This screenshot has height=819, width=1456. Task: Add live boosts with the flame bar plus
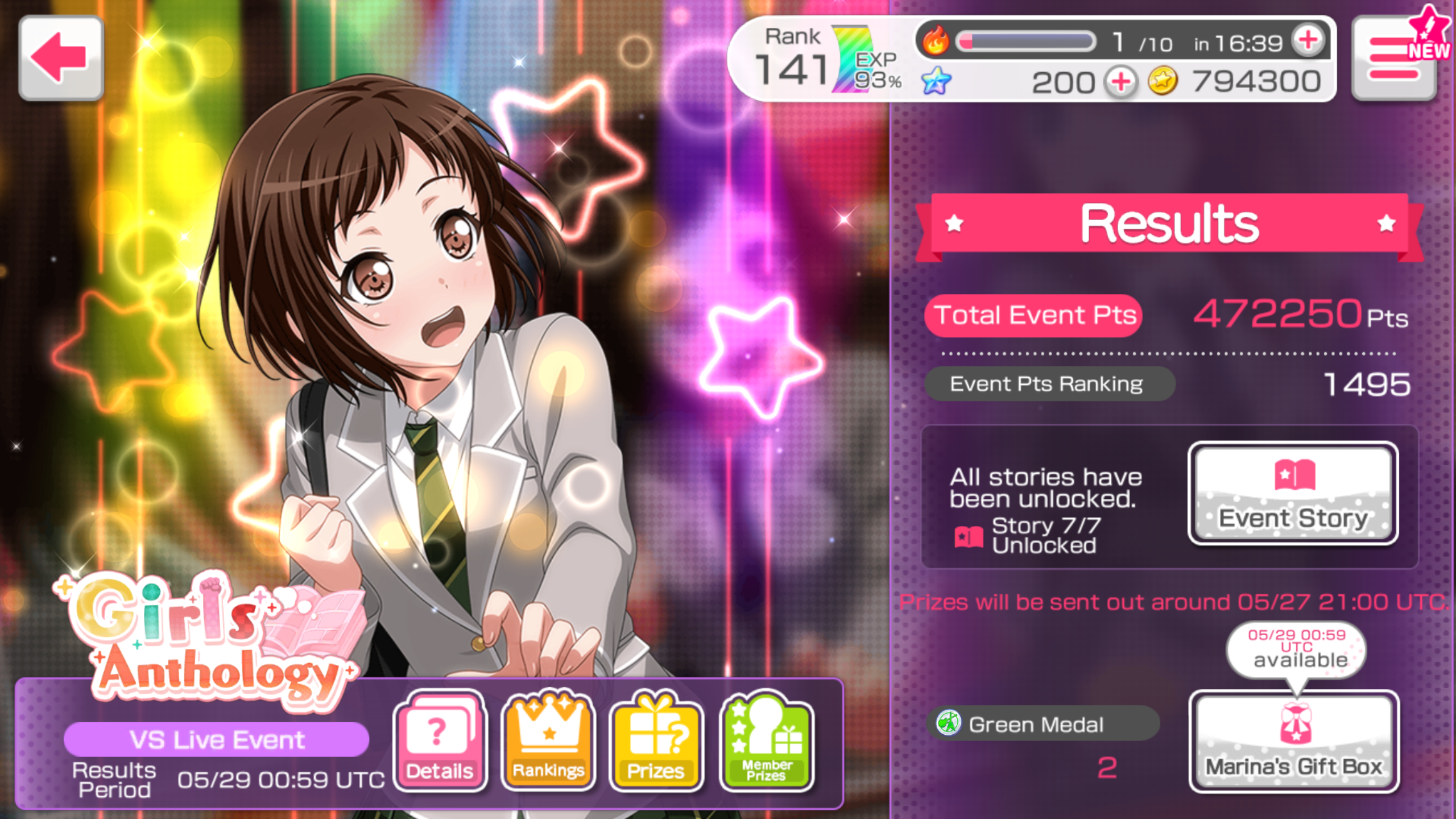1308,41
